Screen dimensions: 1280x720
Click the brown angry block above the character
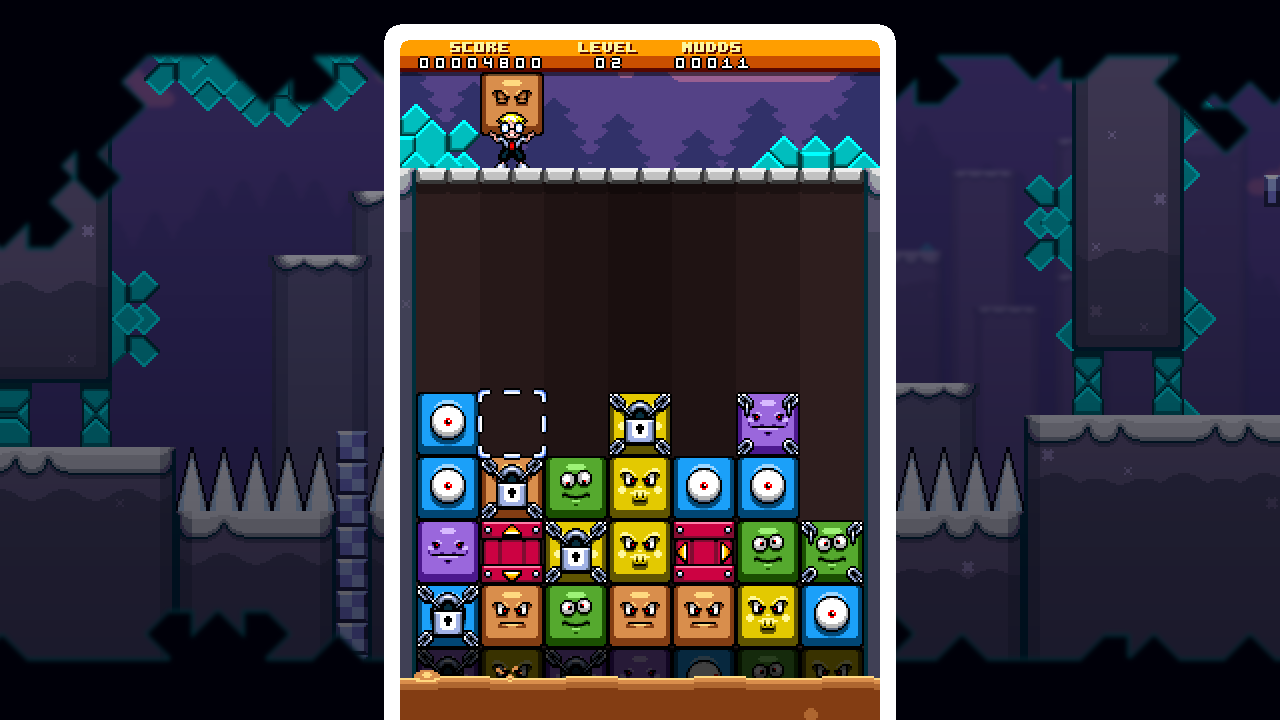510,97
